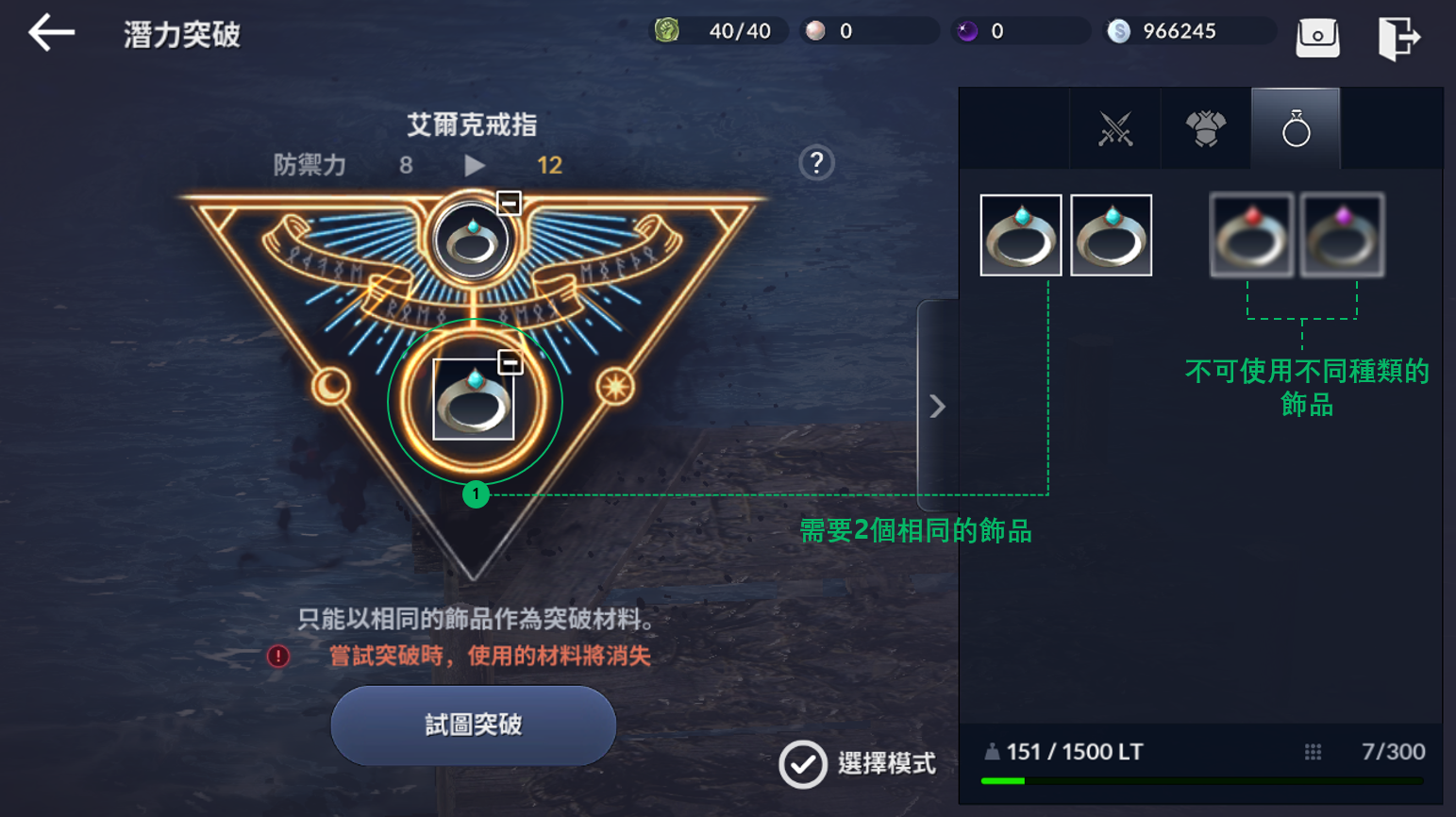Image resolution: width=1456 pixels, height=817 pixels.
Task: Select the red-gem ring thumbnail
Action: 1251,234
